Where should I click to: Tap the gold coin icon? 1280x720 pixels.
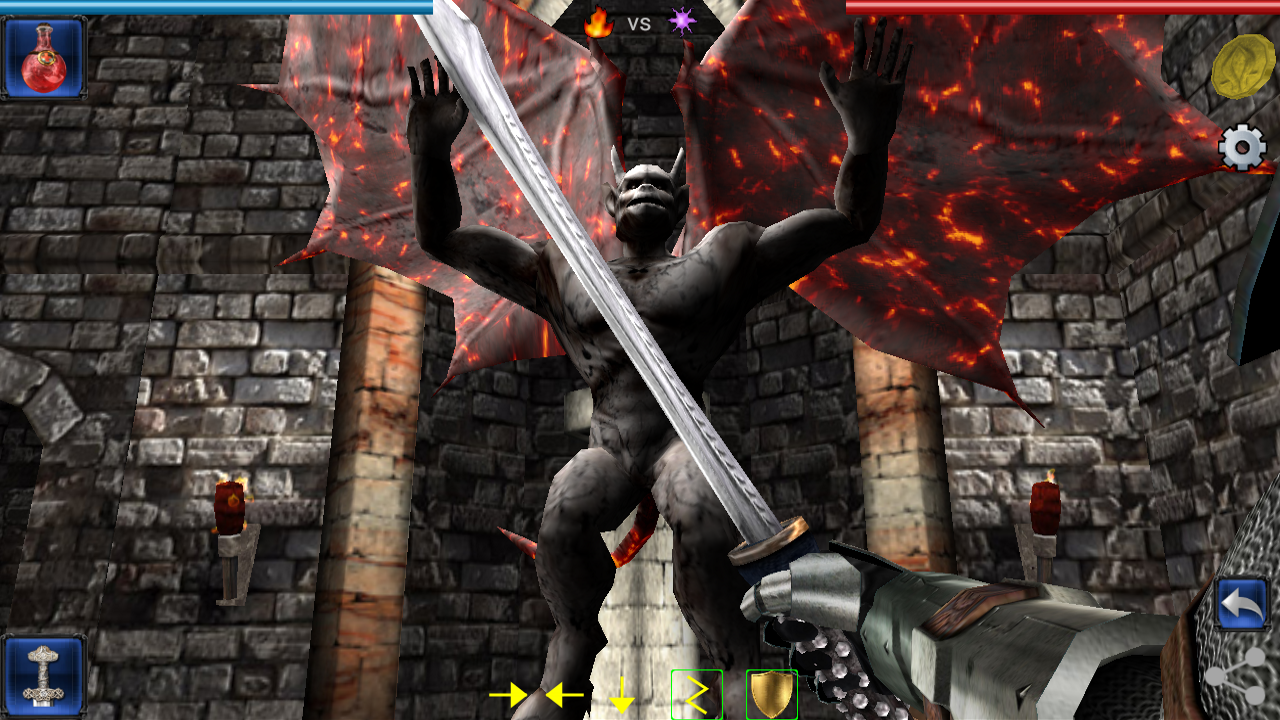coord(1242,66)
